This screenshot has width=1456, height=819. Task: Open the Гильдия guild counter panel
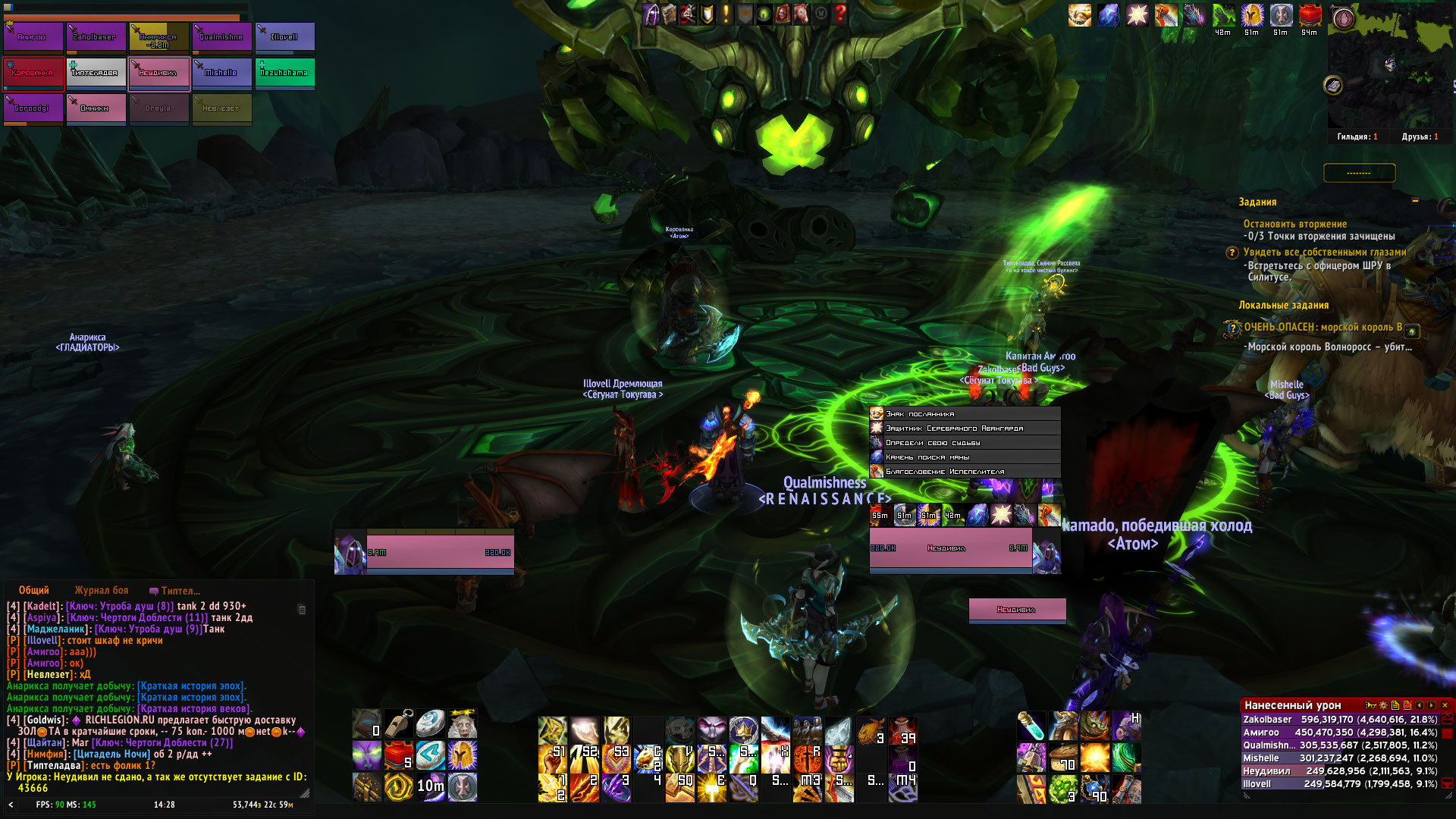[1357, 137]
